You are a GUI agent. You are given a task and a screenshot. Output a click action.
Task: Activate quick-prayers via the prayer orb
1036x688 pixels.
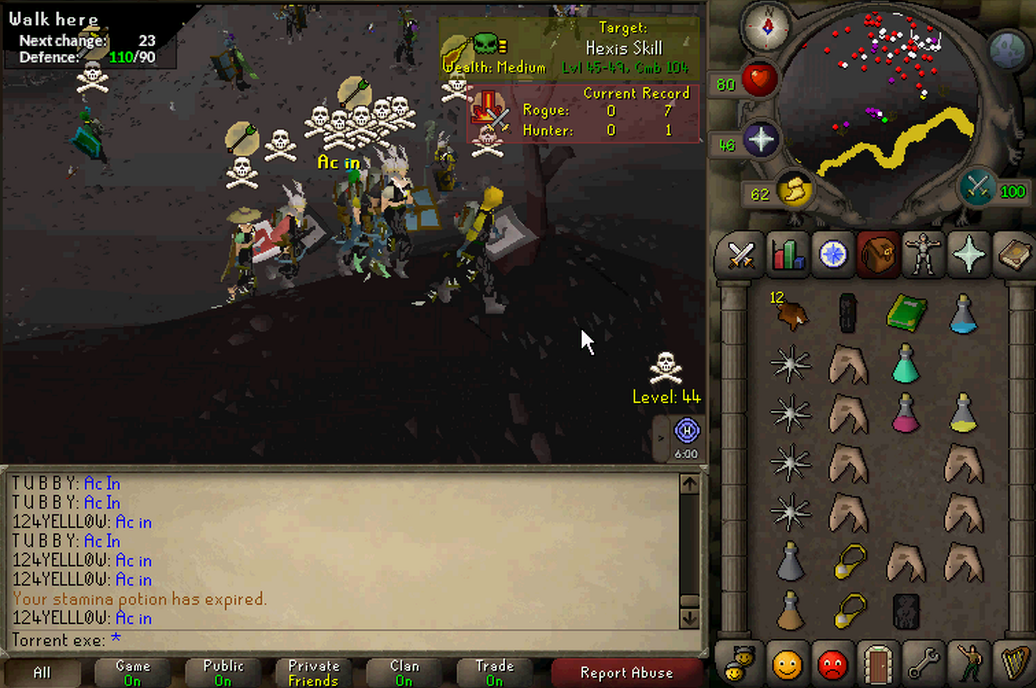coord(760,140)
